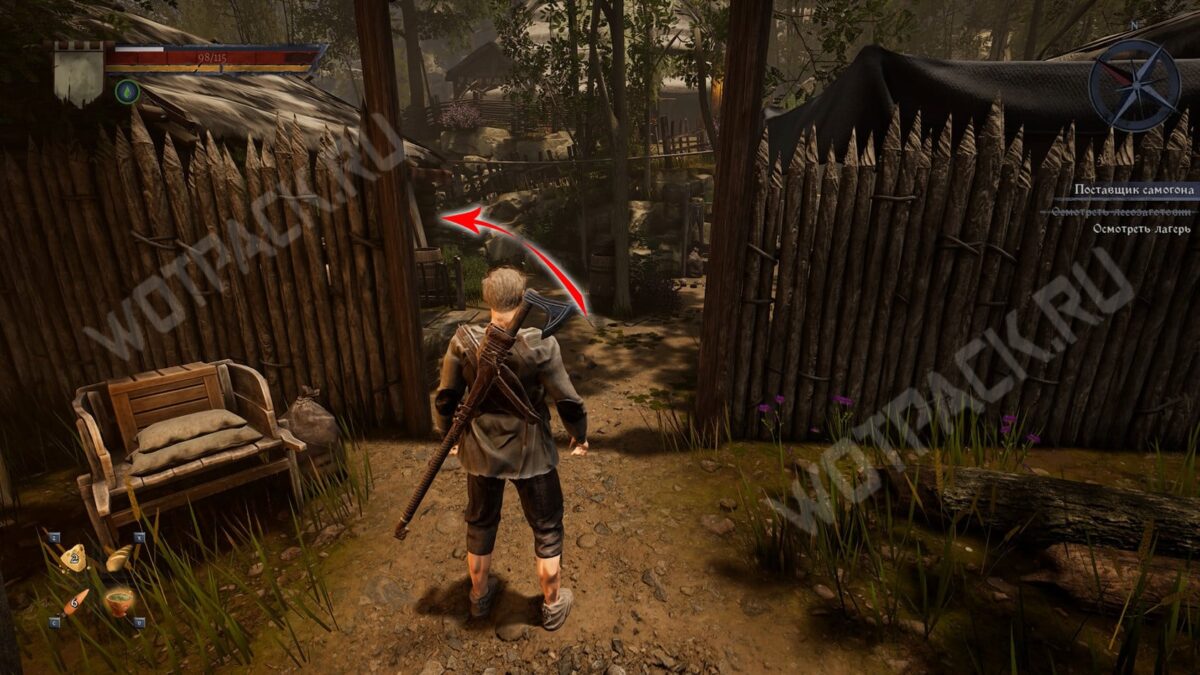
Task: Open the Поставщик самогона quest tracker title
Action: click(x=1134, y=190)
